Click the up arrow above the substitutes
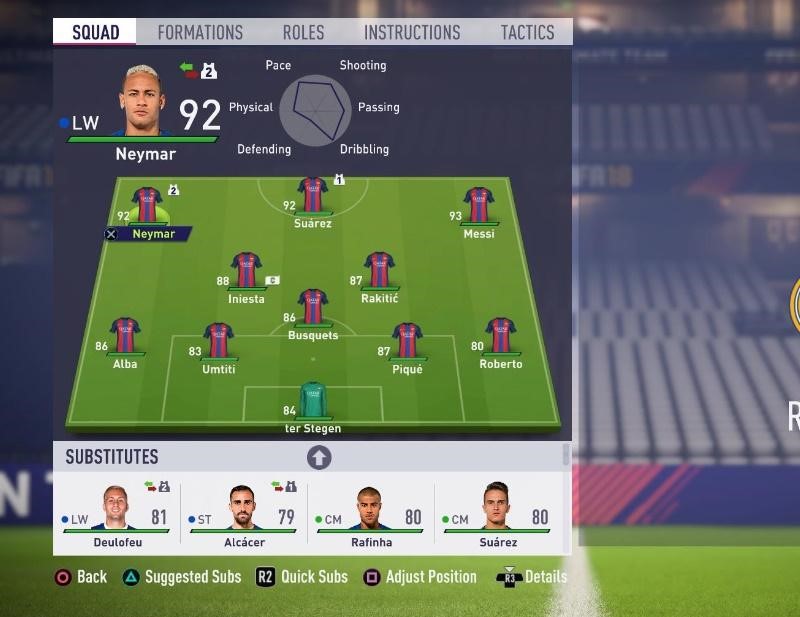The width and height of the screenshot is (800, 617). (x=318, y=457)
